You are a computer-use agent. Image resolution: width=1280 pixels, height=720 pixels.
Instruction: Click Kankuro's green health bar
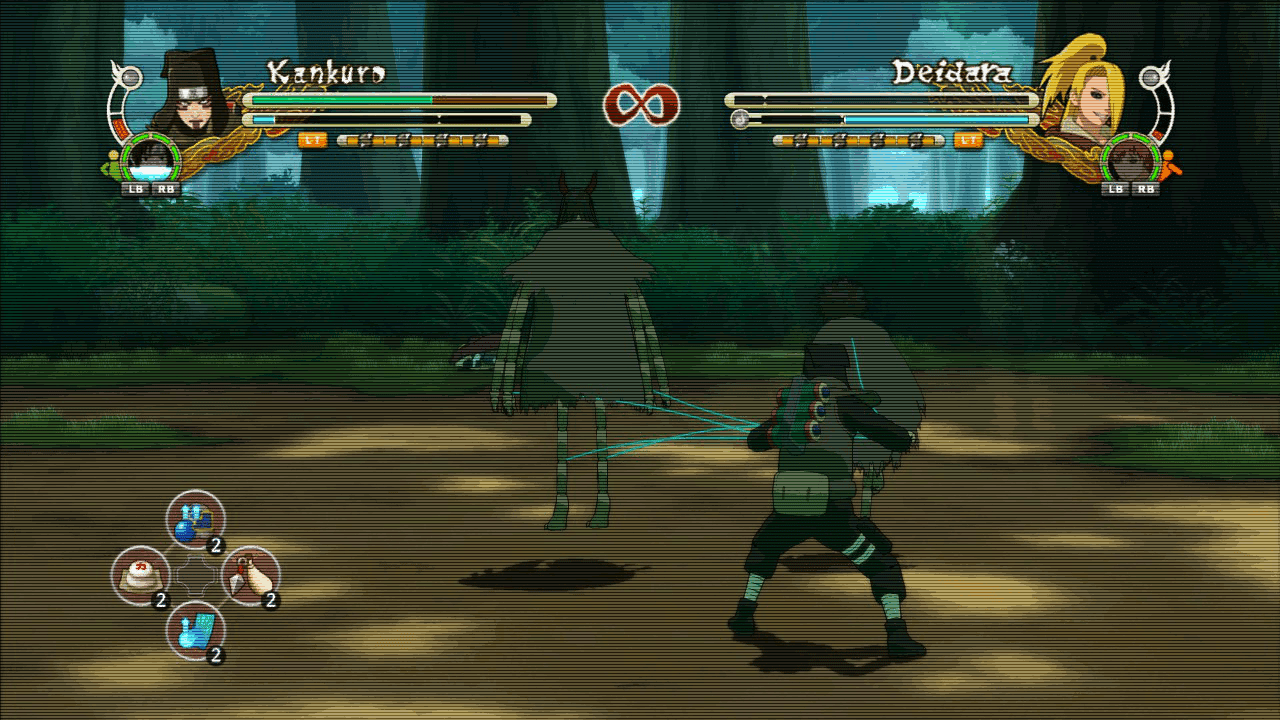(340, 101)
